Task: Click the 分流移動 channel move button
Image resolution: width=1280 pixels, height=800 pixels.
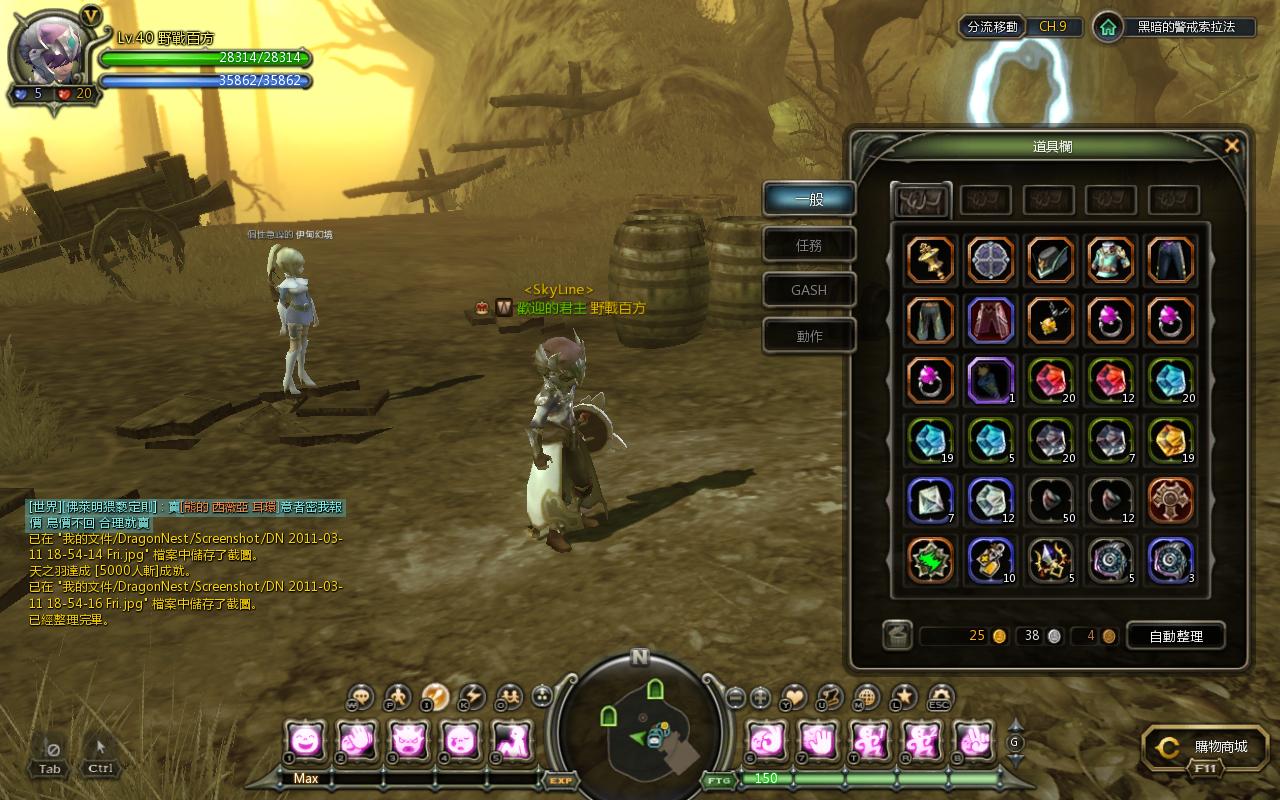Action: pos(992,27)
